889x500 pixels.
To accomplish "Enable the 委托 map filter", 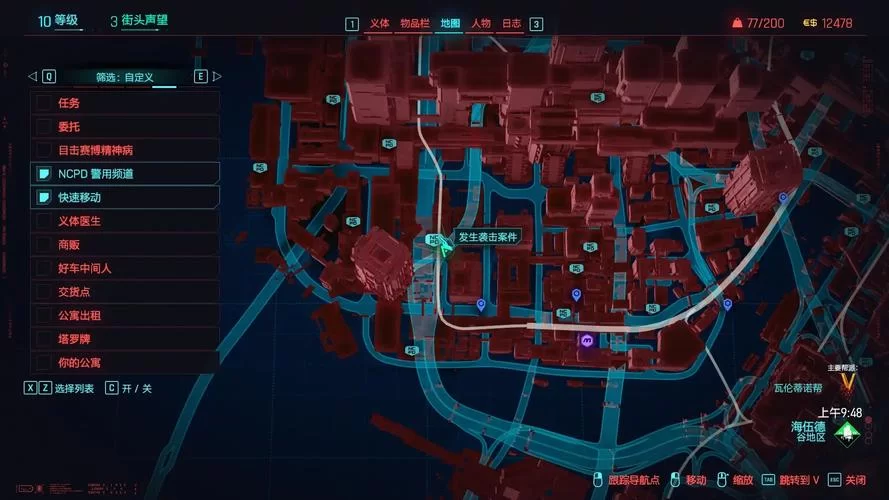I will [x=44, y=126].
